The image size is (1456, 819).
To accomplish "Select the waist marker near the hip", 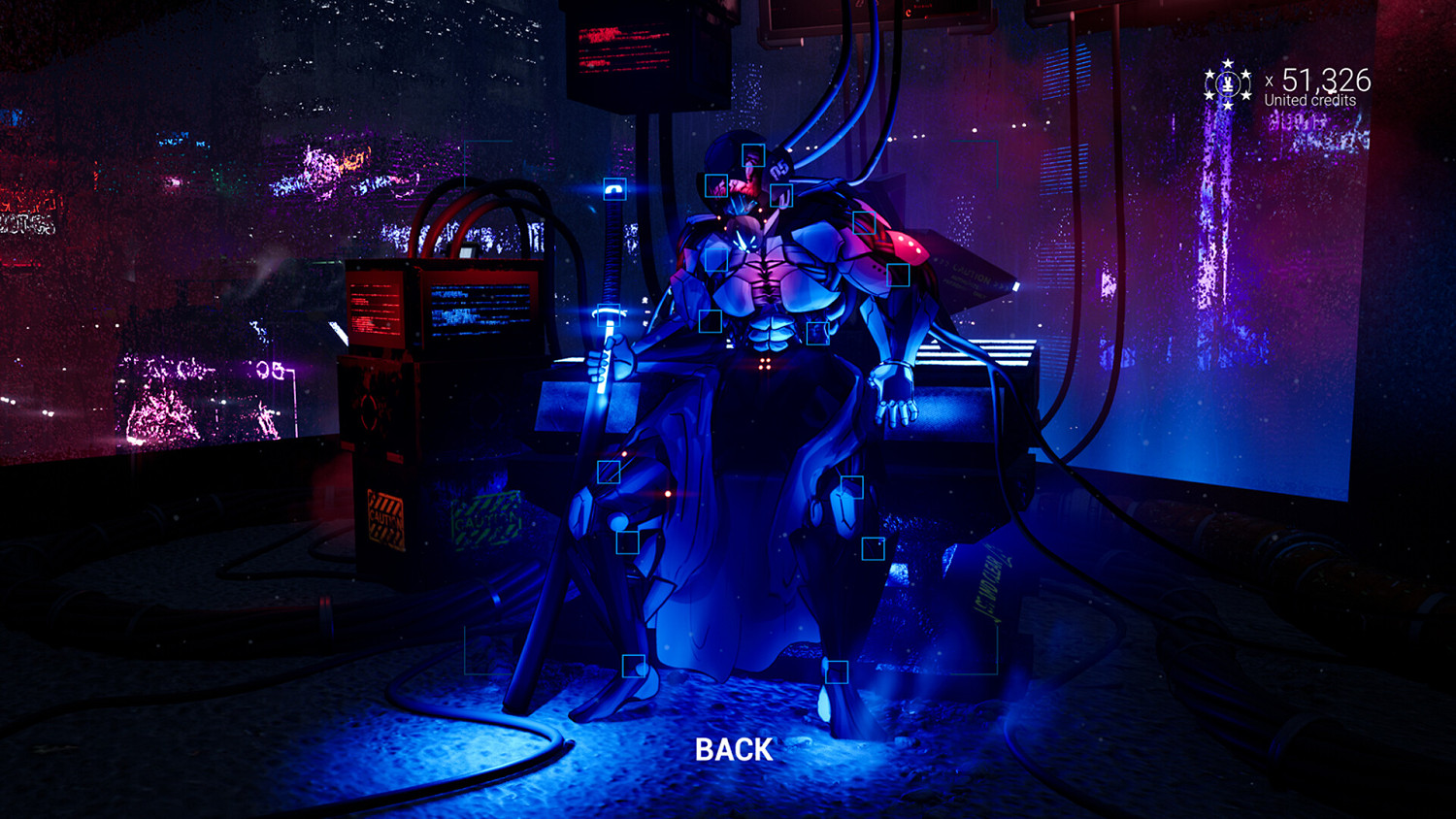I will 817,336.
